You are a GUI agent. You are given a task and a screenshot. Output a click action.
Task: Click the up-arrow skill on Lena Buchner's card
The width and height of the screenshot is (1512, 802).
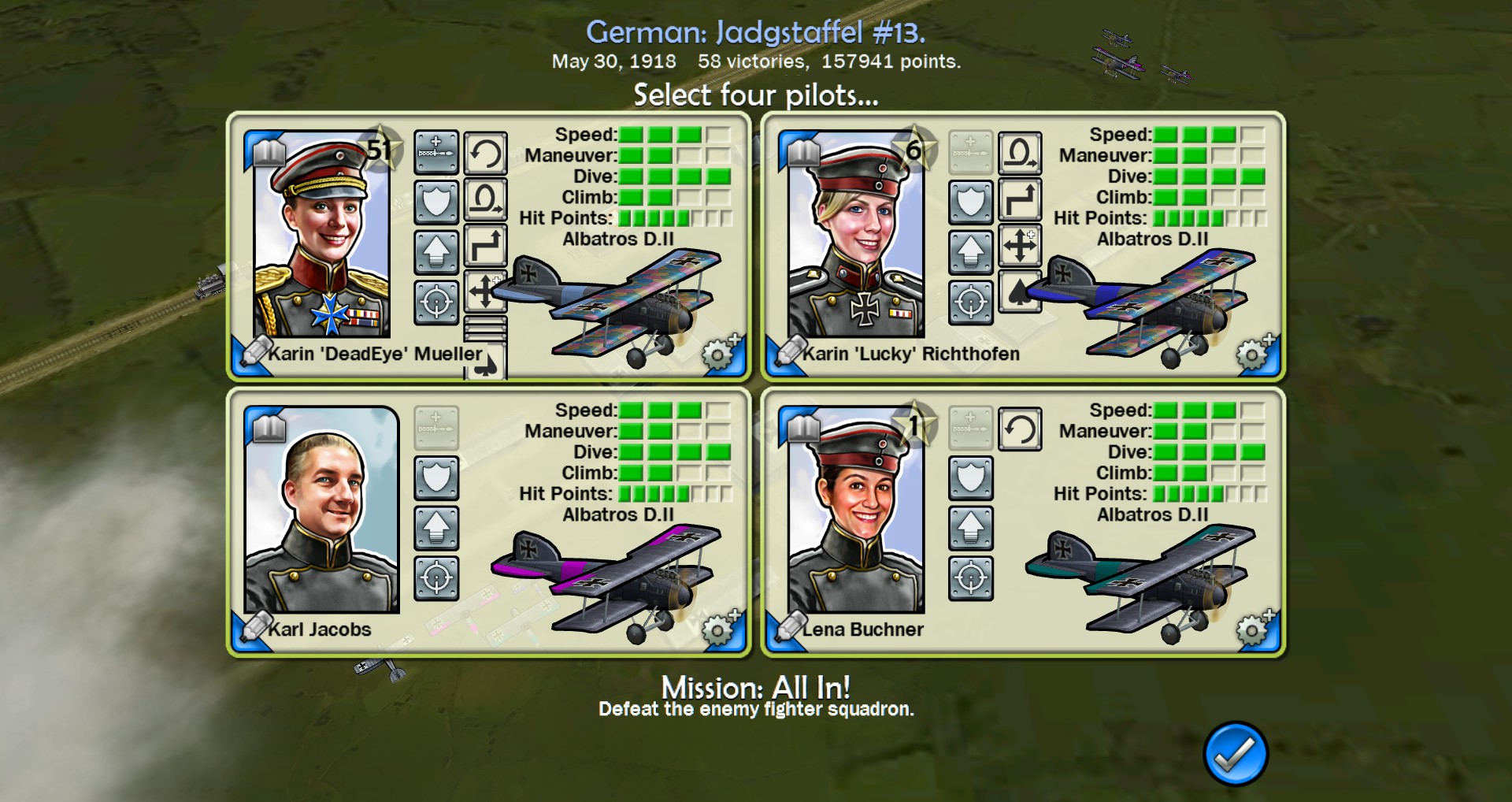tap(971, 528)
